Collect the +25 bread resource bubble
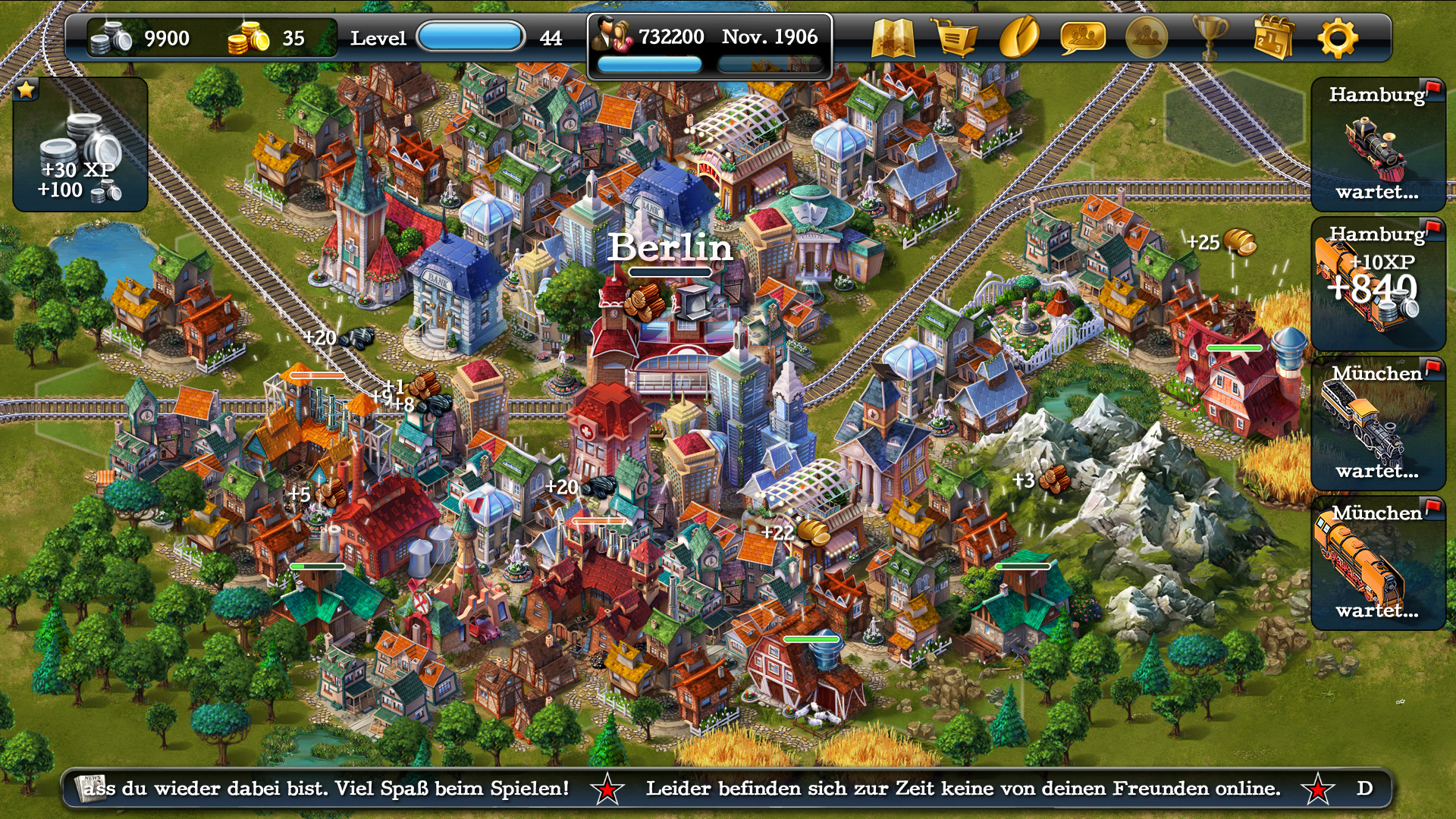 [x=1238, y=243]
